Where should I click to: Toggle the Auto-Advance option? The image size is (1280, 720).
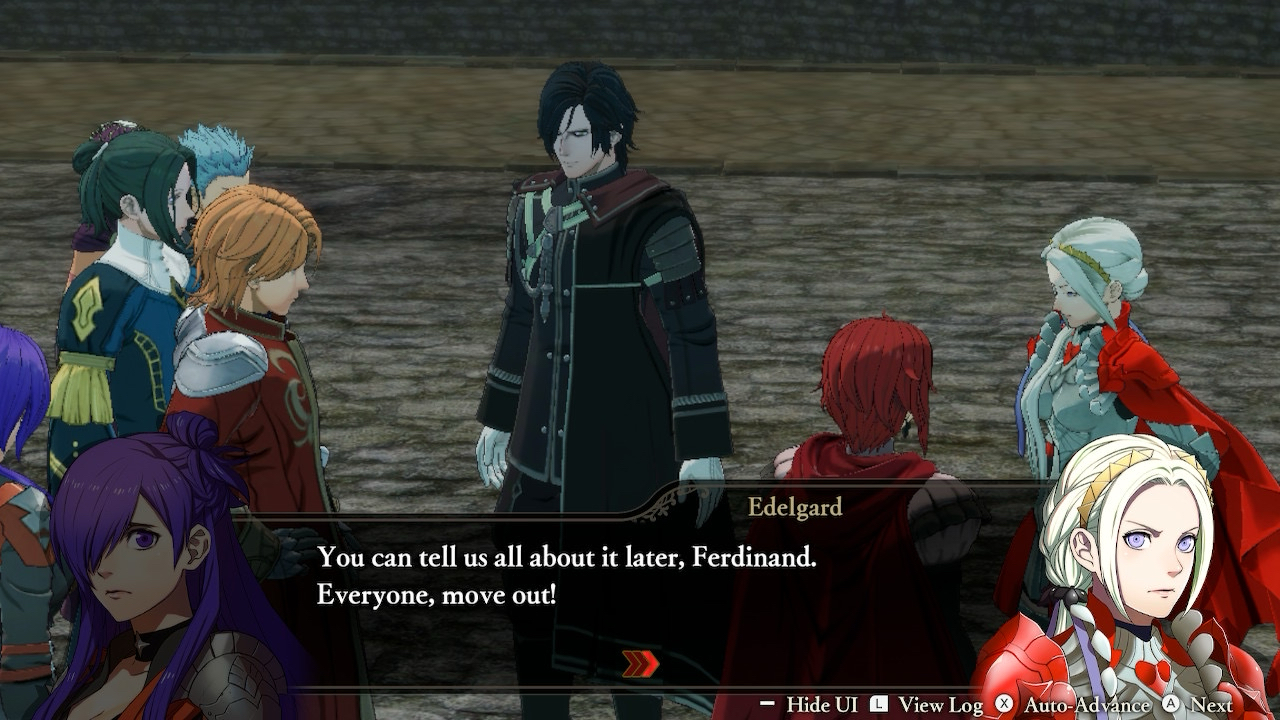tap(1071, 705)
